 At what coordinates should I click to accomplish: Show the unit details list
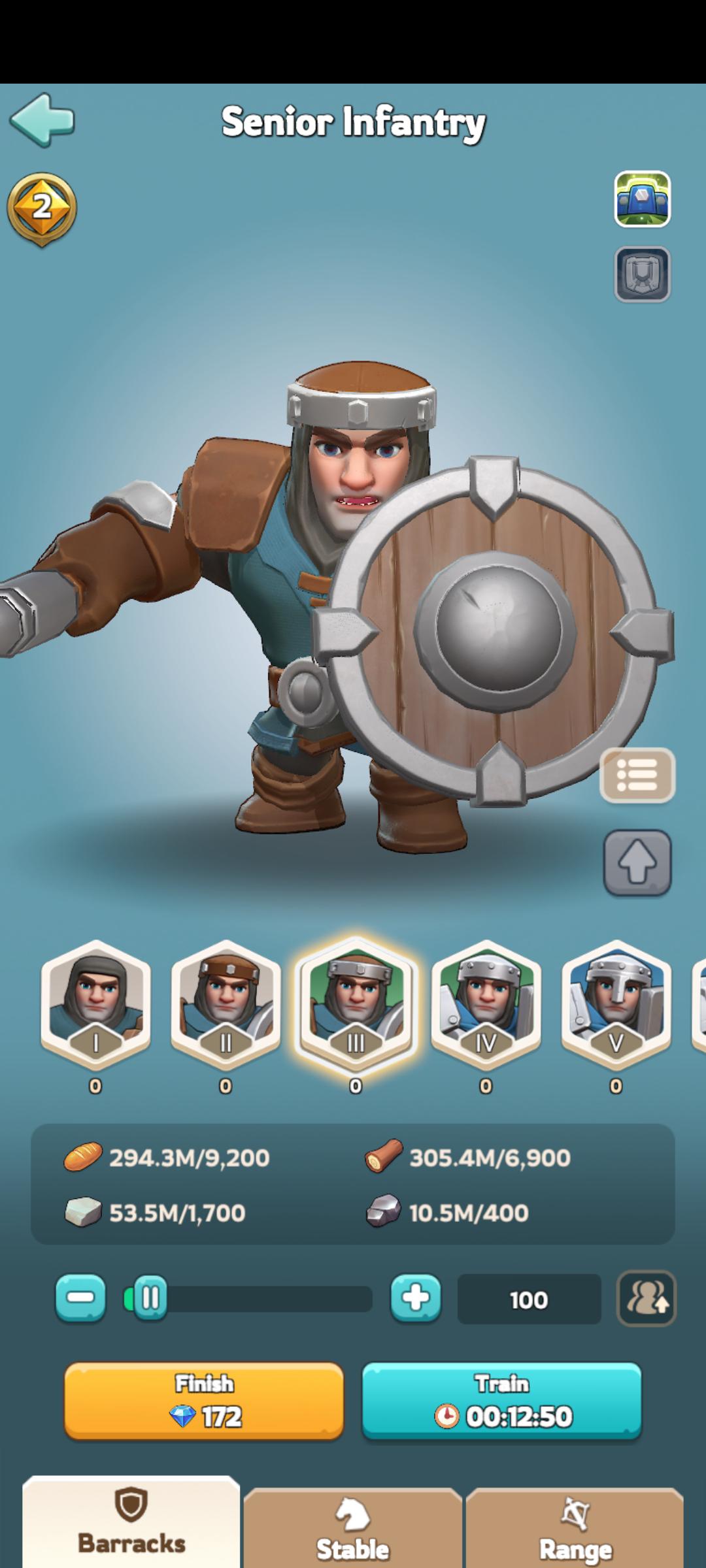pos(637,775)
